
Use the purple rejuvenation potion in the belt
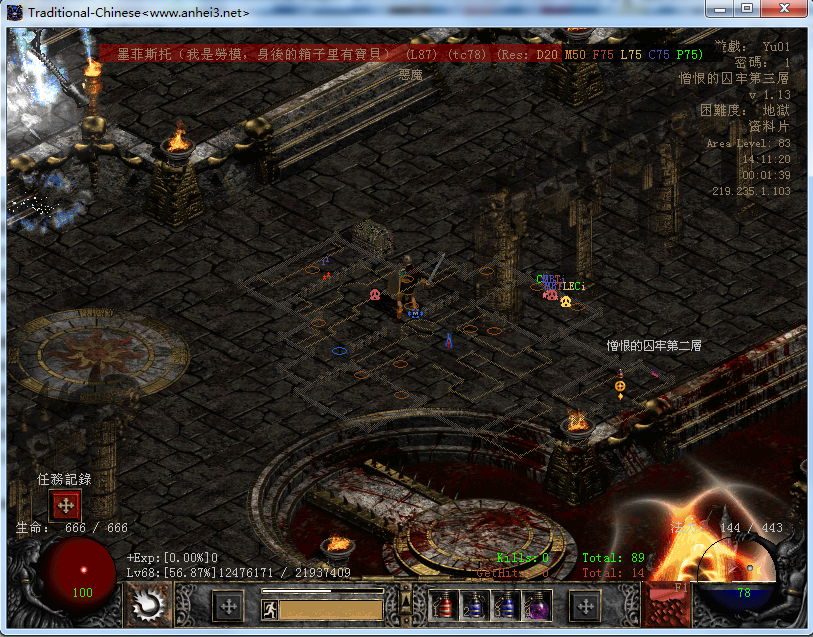(x=537, y=605)
